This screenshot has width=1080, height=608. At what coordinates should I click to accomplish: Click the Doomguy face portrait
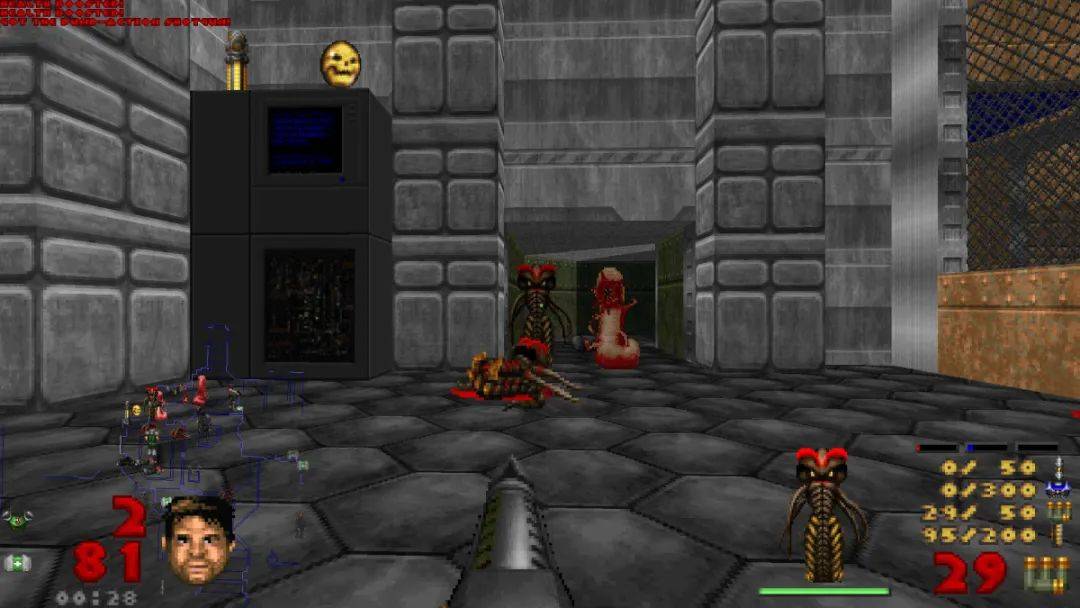click(197, 541)
